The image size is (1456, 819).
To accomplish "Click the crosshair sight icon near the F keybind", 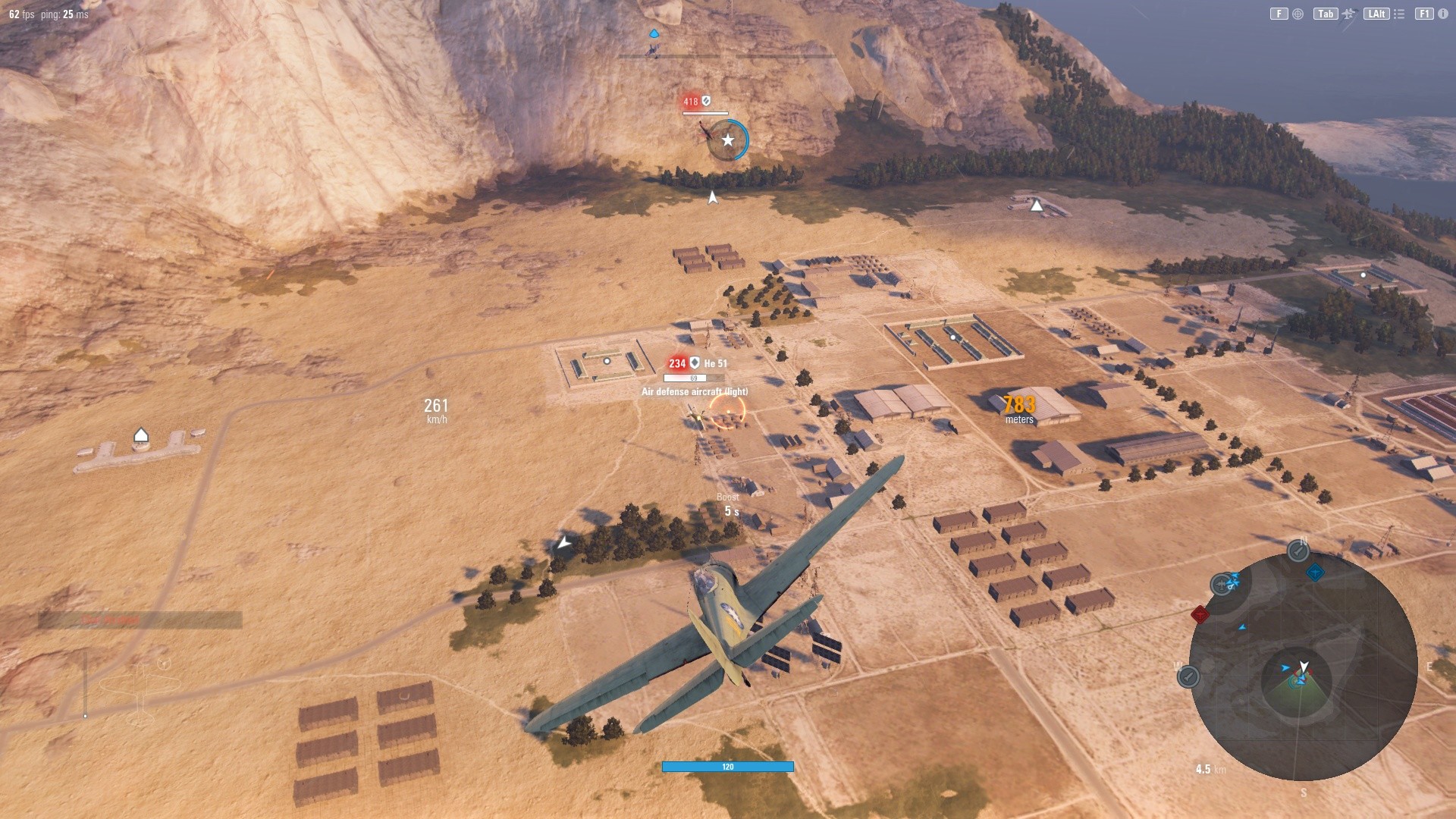I will (x=1297, y=14).
